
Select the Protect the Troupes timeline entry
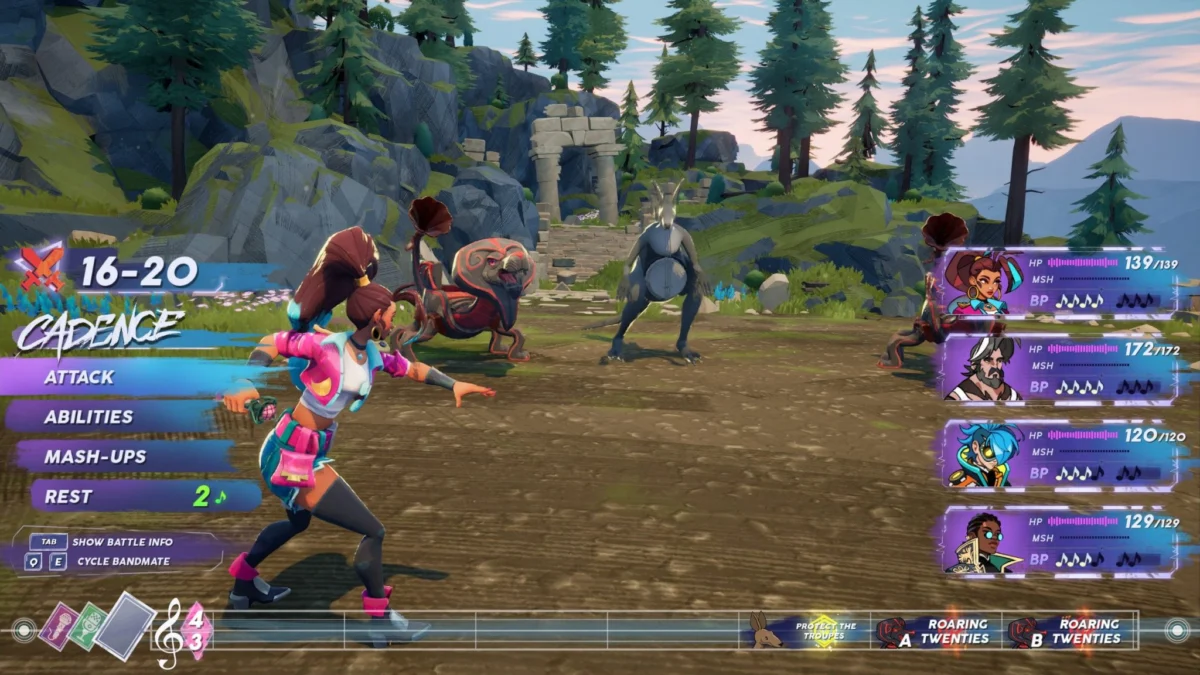(826, 631)
